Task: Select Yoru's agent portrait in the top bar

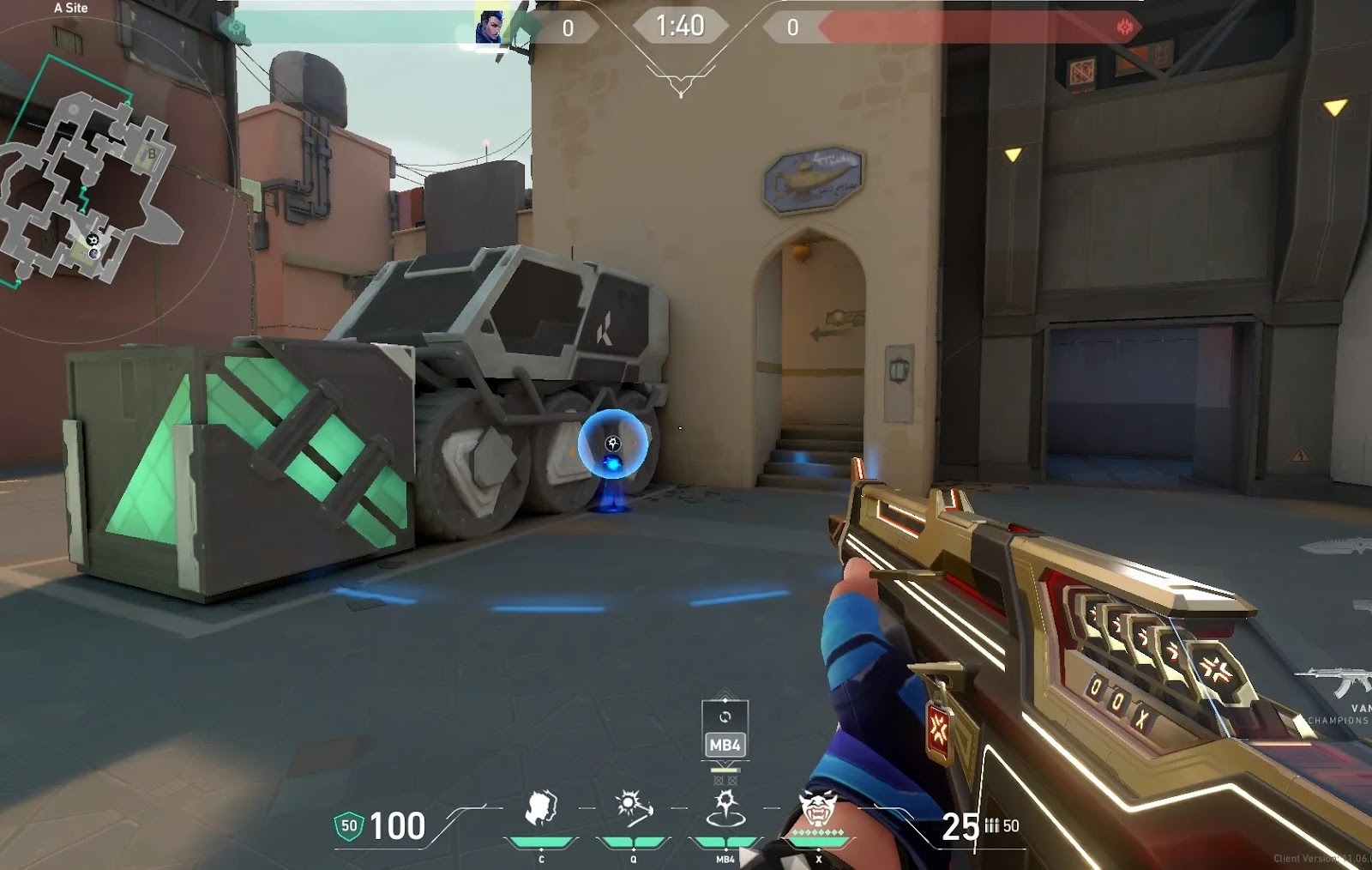Action: 491,27
